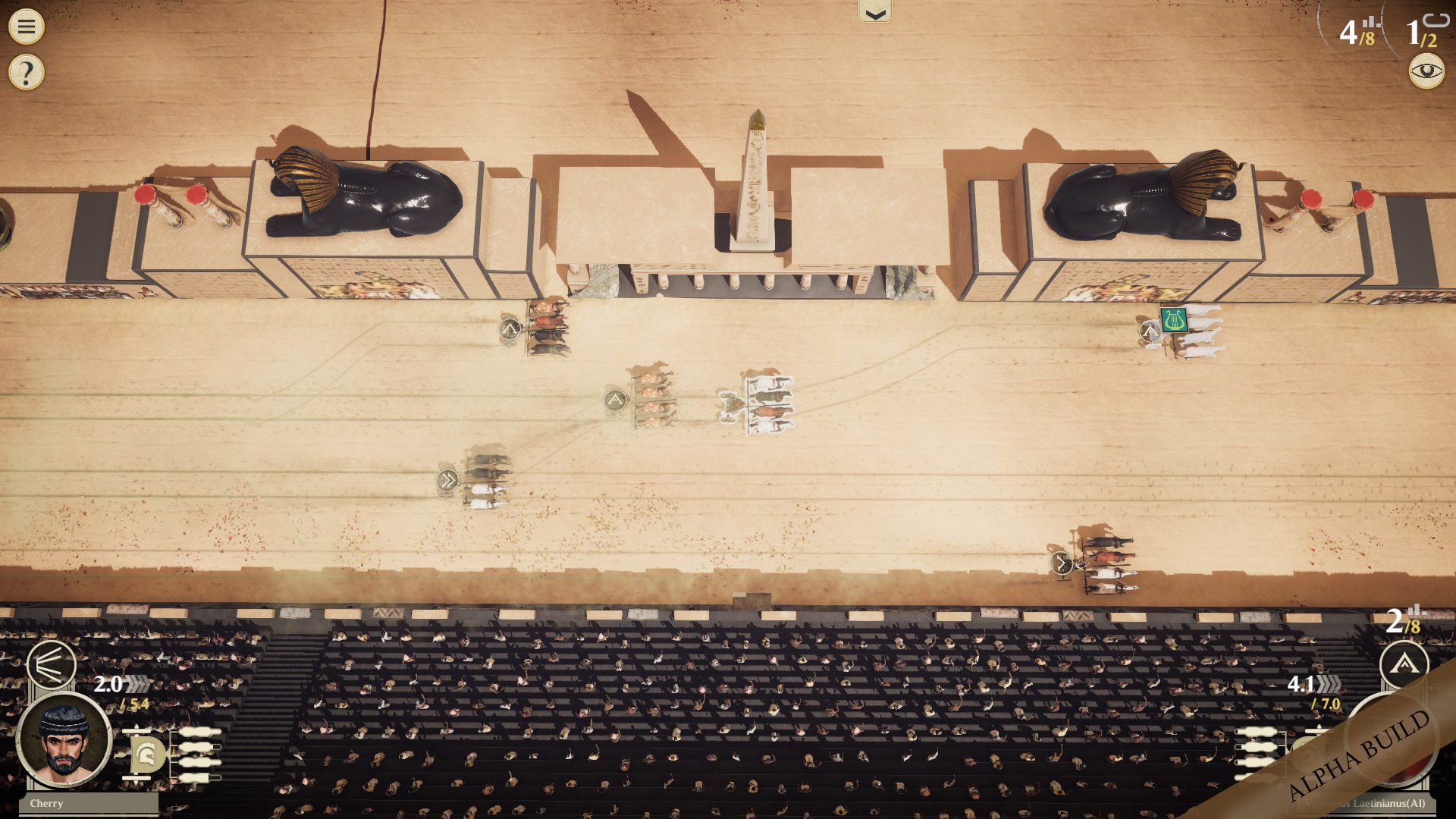Click the triangle faction emblem above the AI portrait
This screenshot has height=819, width=1456.
(1404, 665)
